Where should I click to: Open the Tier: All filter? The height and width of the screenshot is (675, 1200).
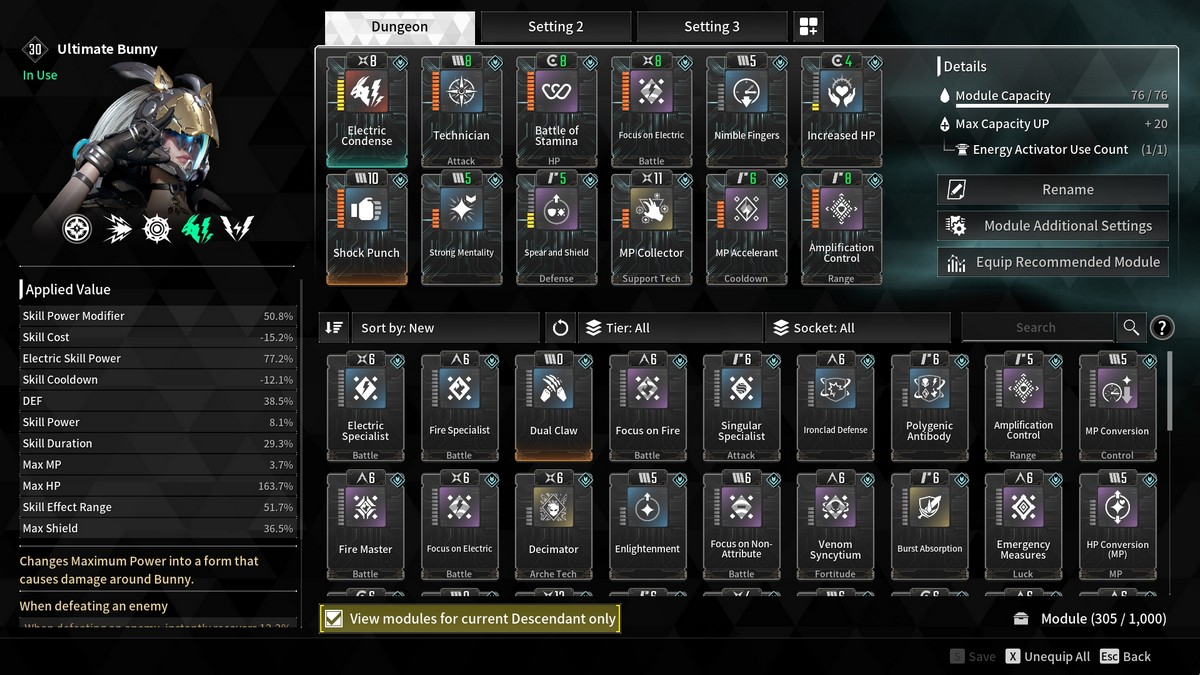670,328
